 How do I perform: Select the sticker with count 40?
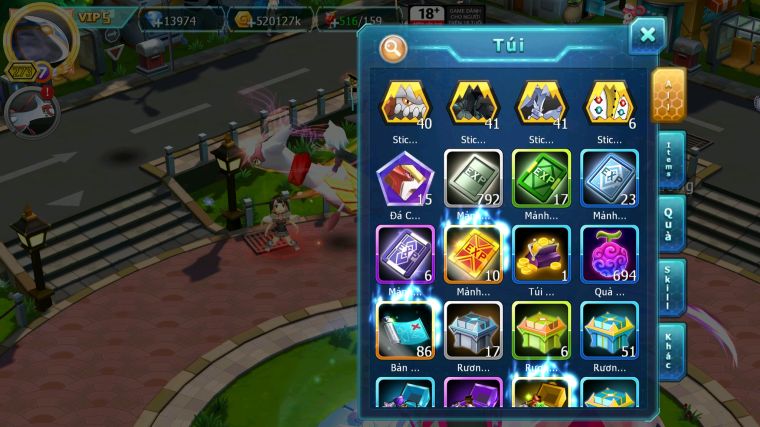click(406, 103)
